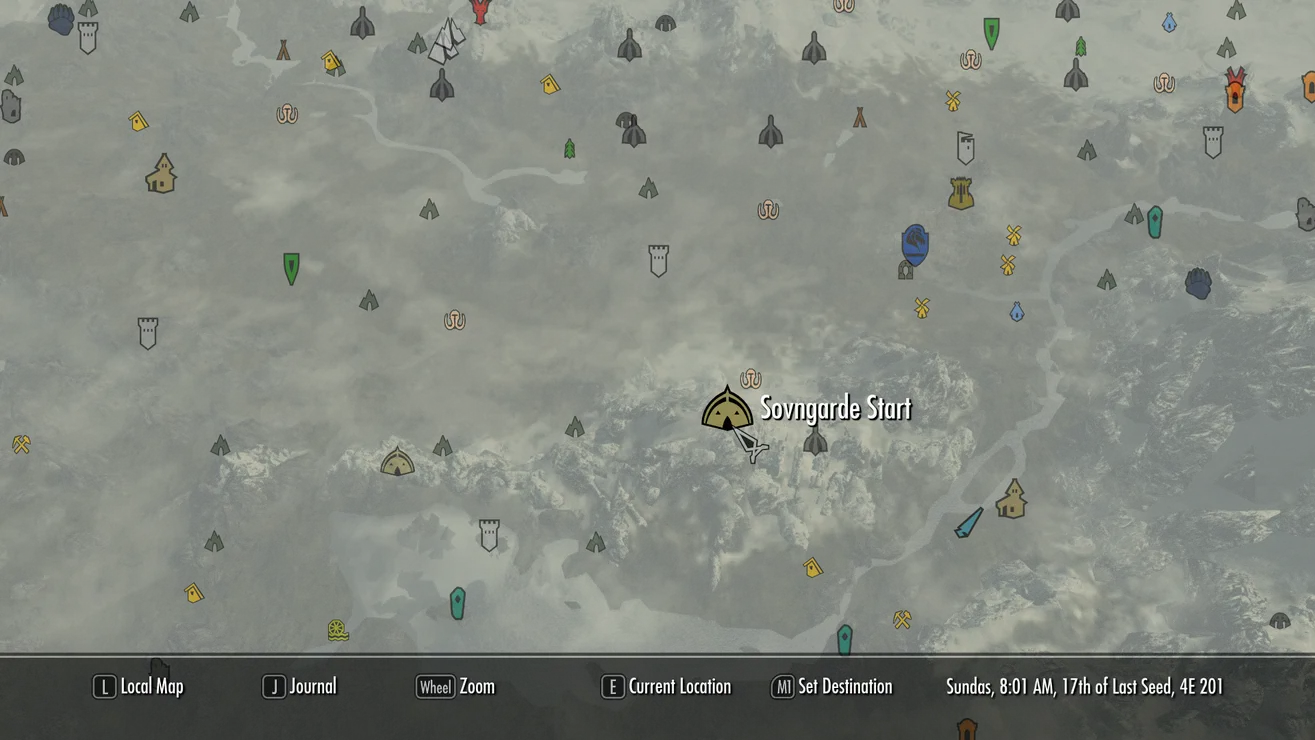Select the orange tower with red banner marker
The height and width of the screenshot is (740, 1315).
pos(1235,91)
